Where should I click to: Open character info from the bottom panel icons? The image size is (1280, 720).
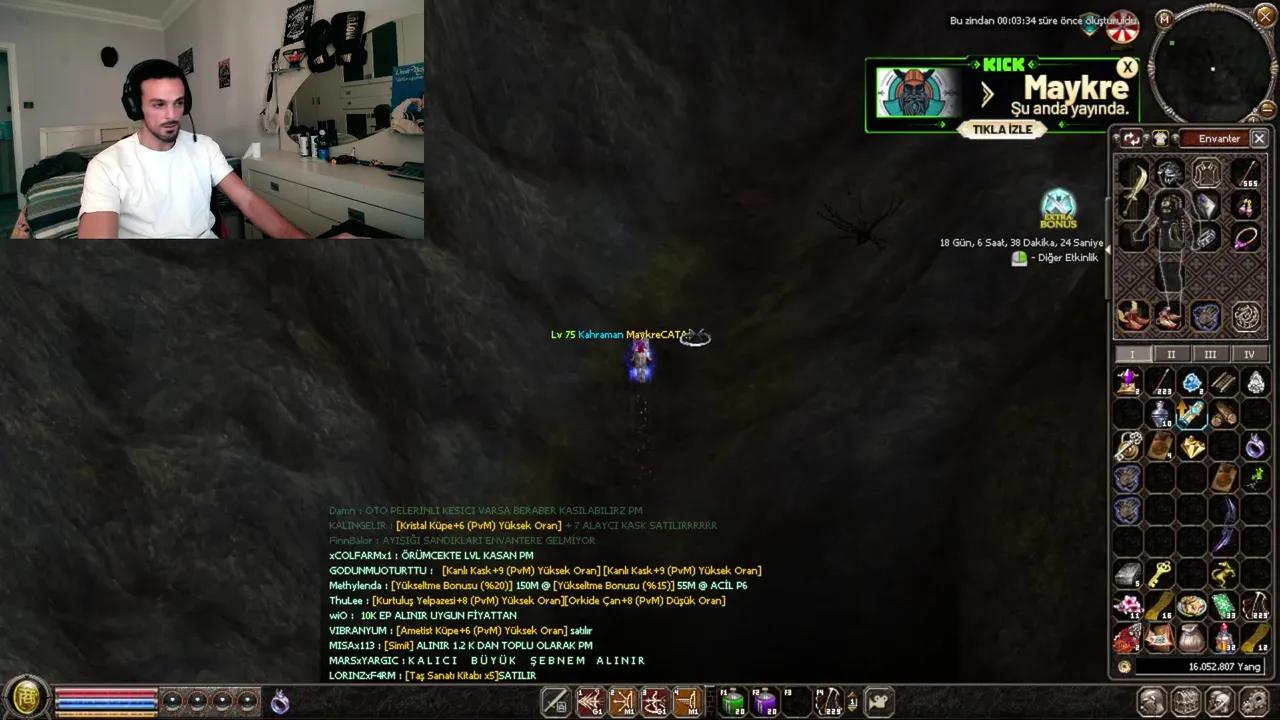click(x=1152, y=701)
